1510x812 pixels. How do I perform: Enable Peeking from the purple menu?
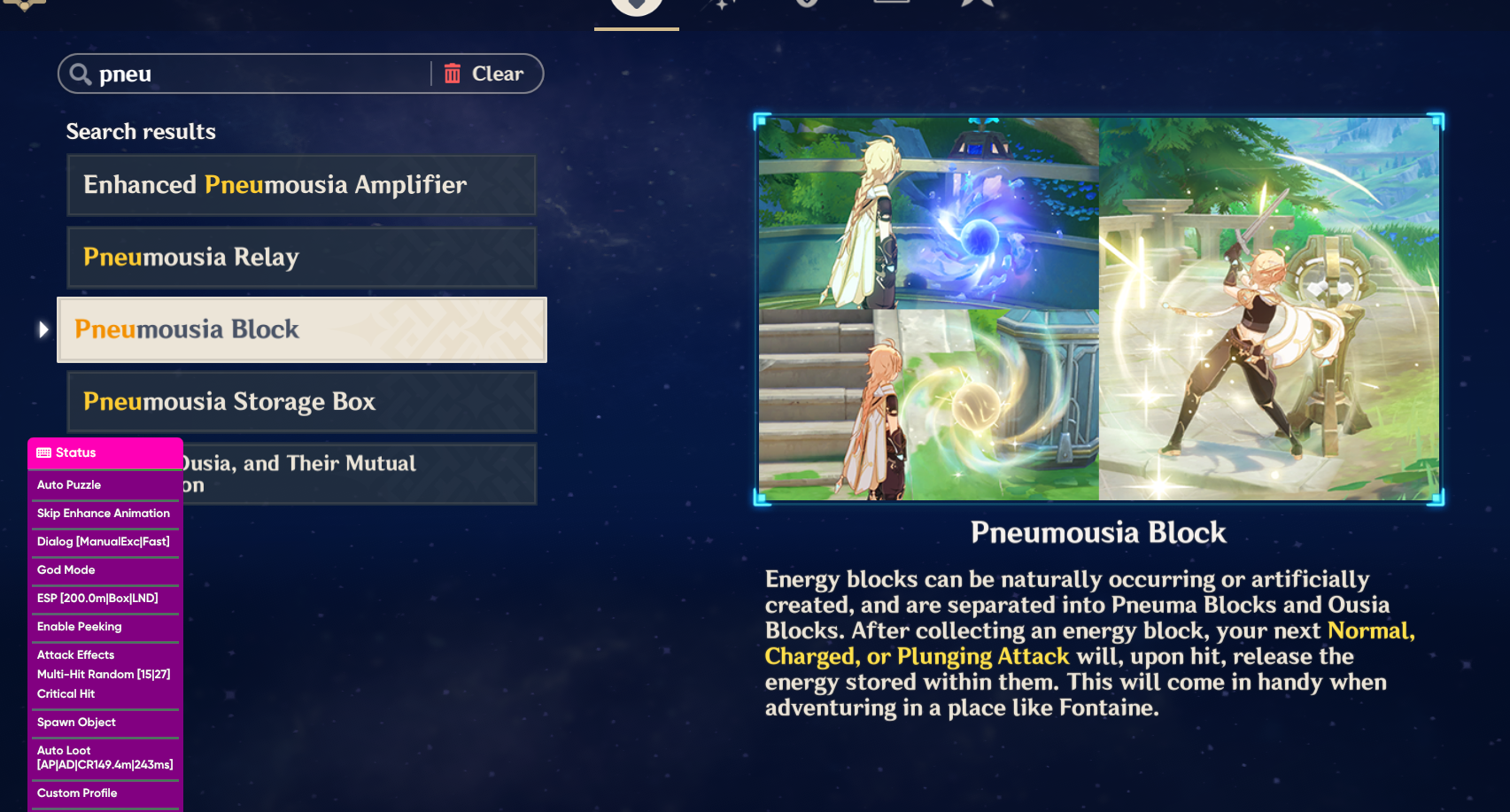(79, 627)
